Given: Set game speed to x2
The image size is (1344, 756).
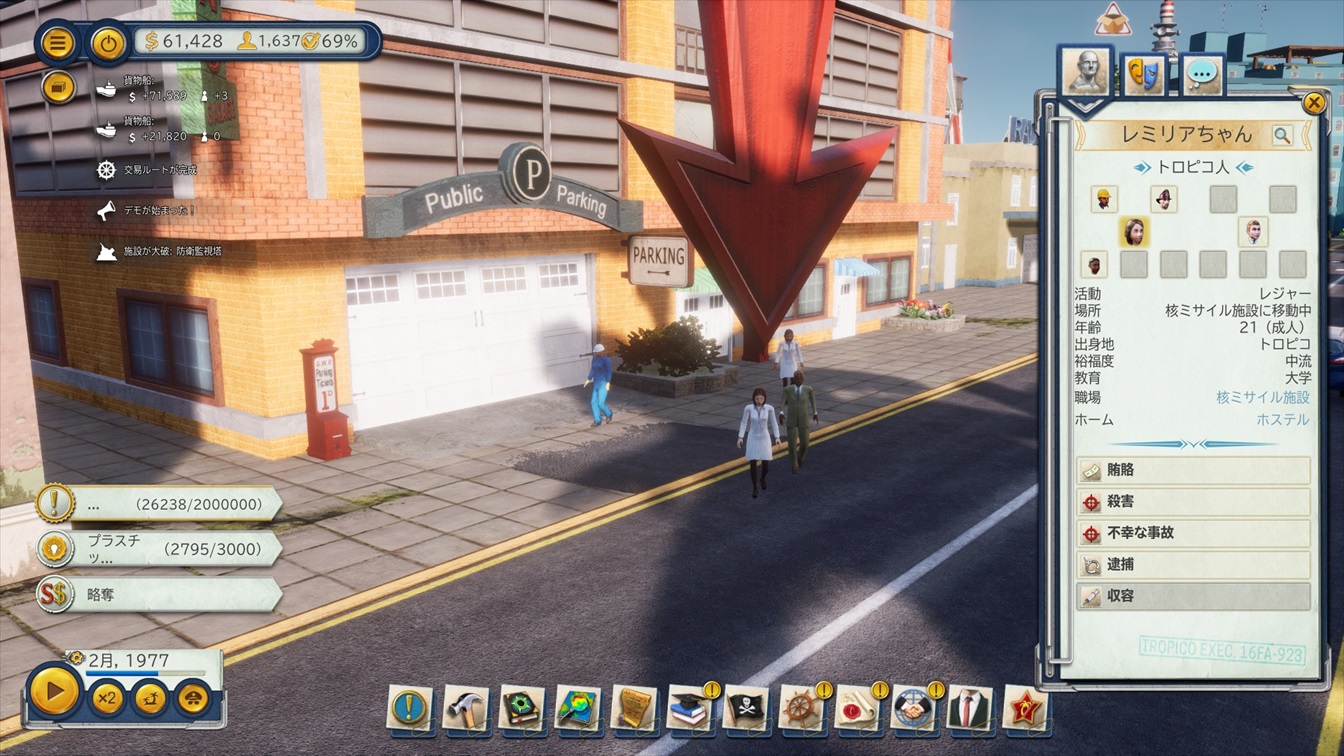Looking at the screenshot, I should point(106,697).
